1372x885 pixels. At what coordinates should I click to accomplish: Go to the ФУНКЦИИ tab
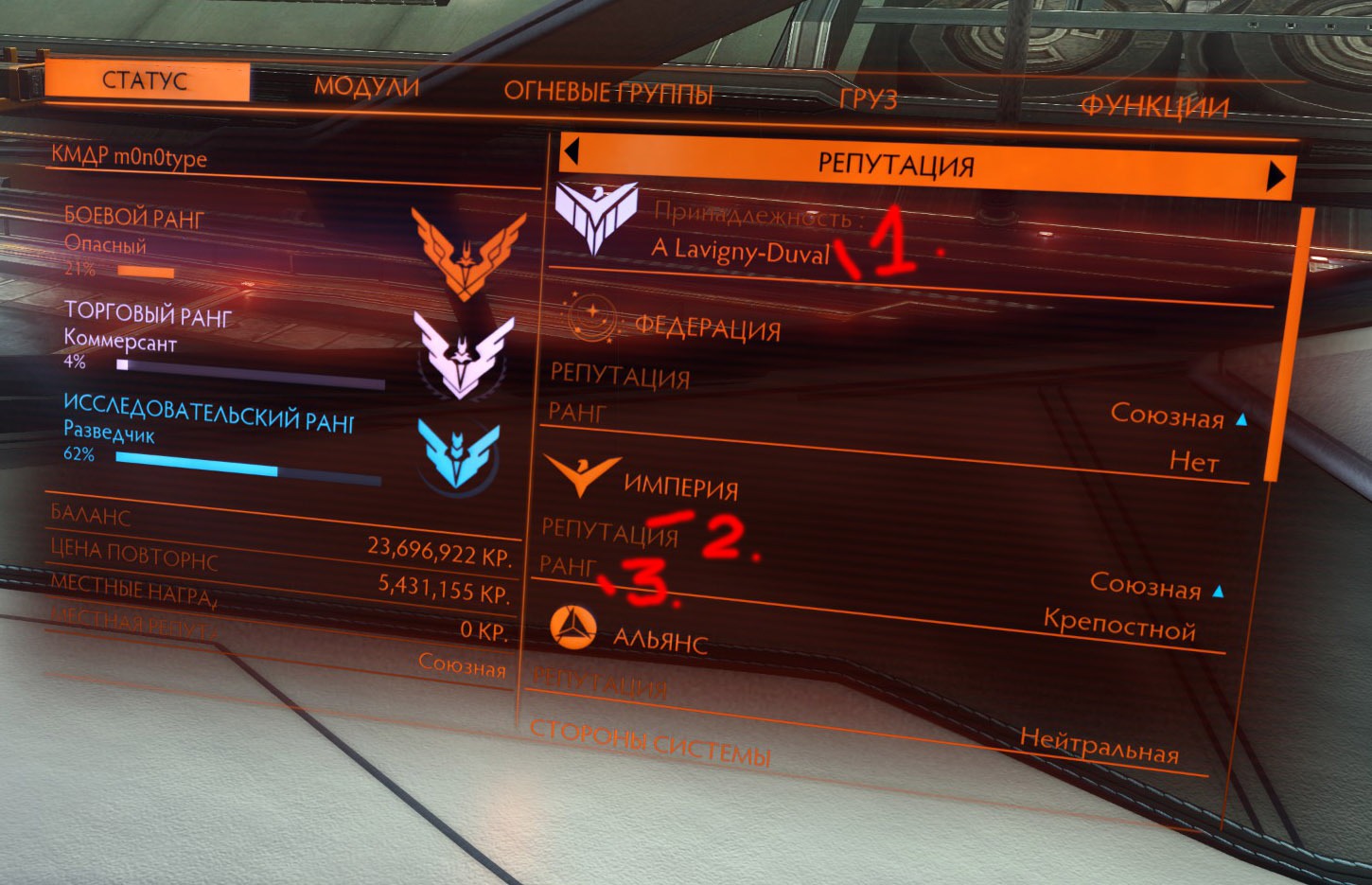pos(1153,106)
